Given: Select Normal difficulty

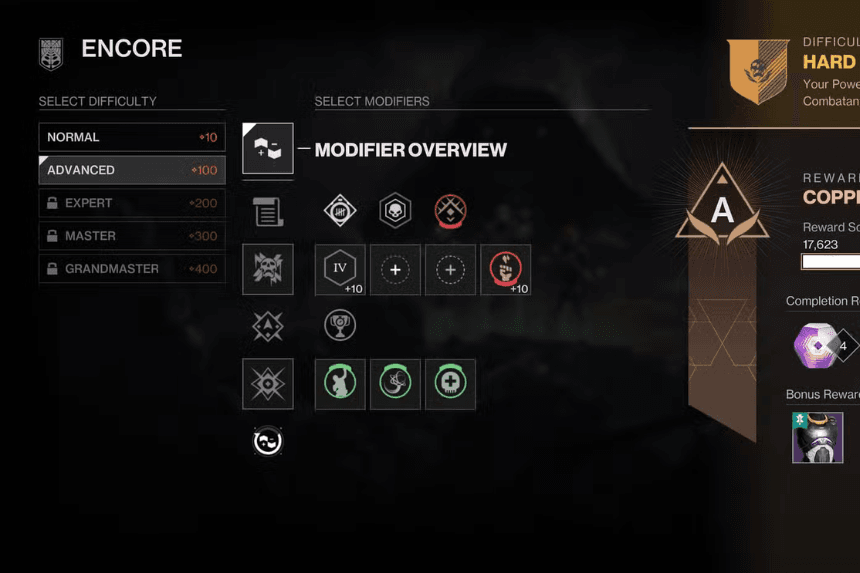Looking at the screenshot, I should pyautogui.click(x=131, y=137).
